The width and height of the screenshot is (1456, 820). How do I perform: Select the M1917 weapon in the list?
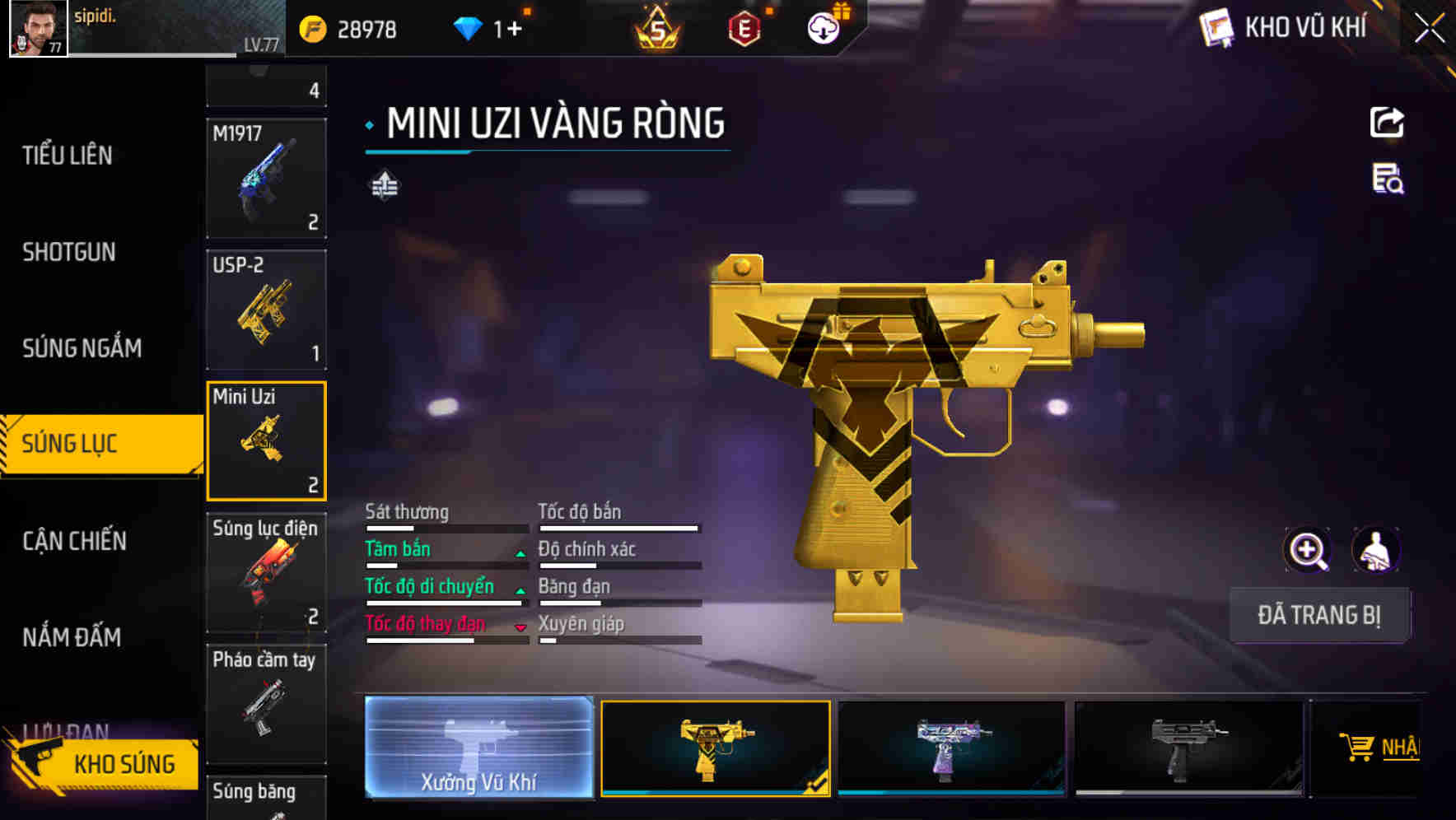coord(266,175)
